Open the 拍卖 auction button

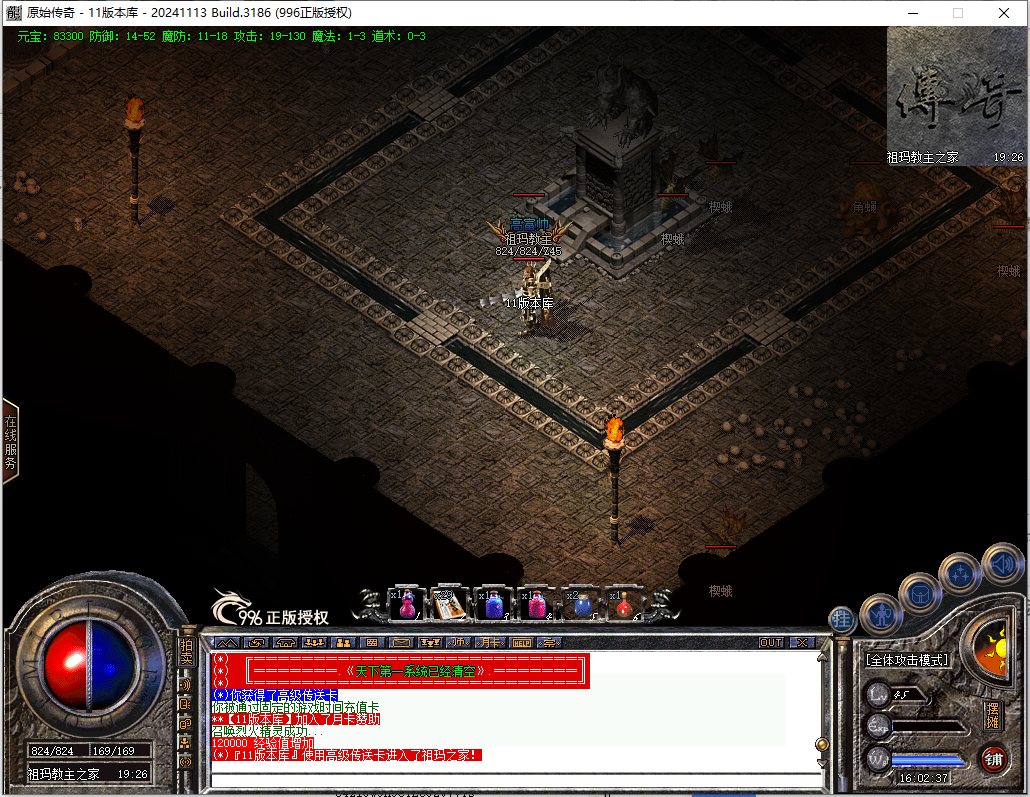[x=186, y=652]
